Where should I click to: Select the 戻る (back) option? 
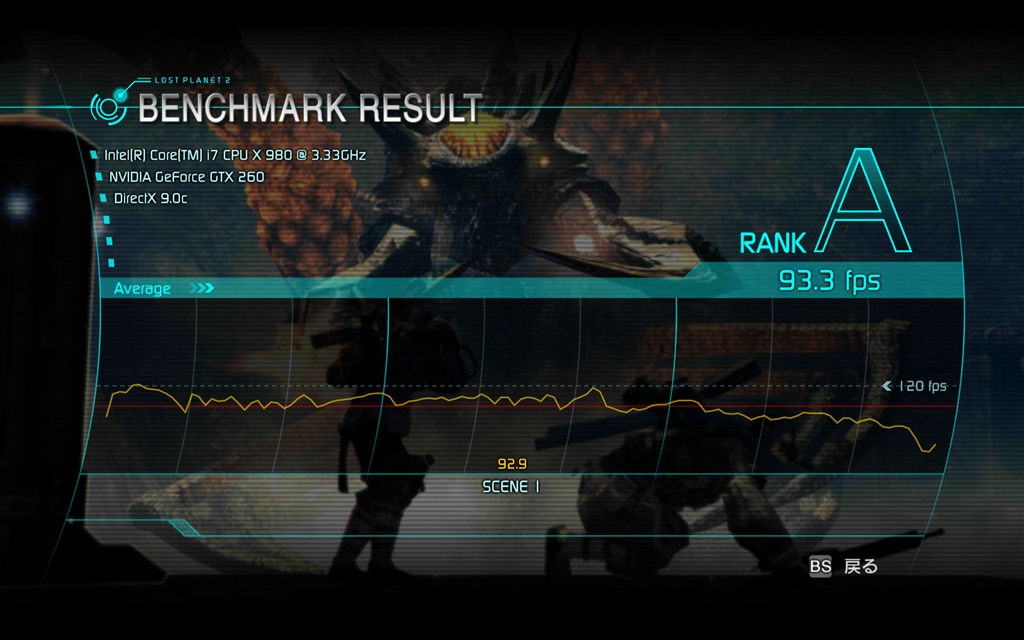pos(859,567)
